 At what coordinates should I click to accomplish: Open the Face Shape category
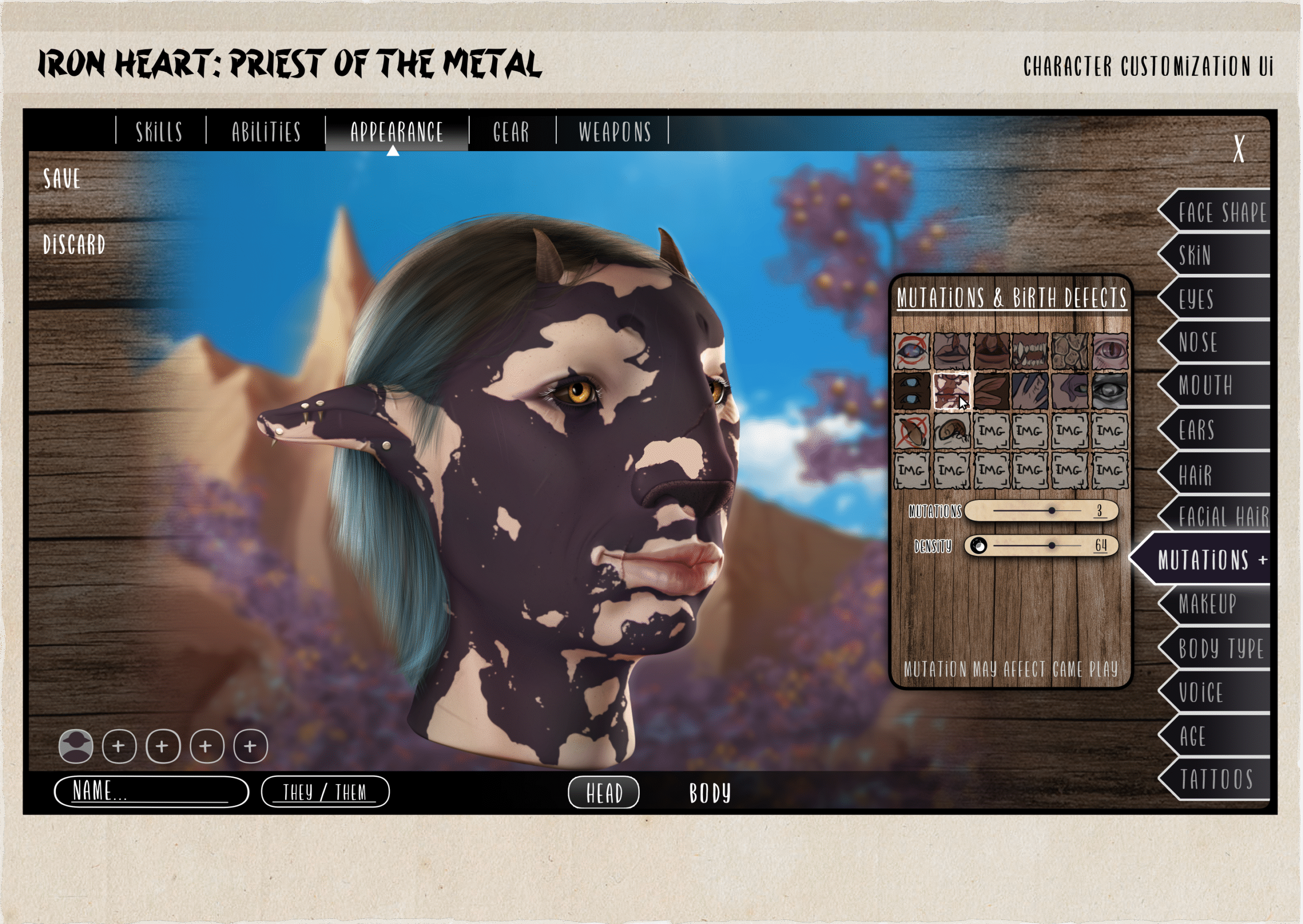click(x=1222, y=212)
